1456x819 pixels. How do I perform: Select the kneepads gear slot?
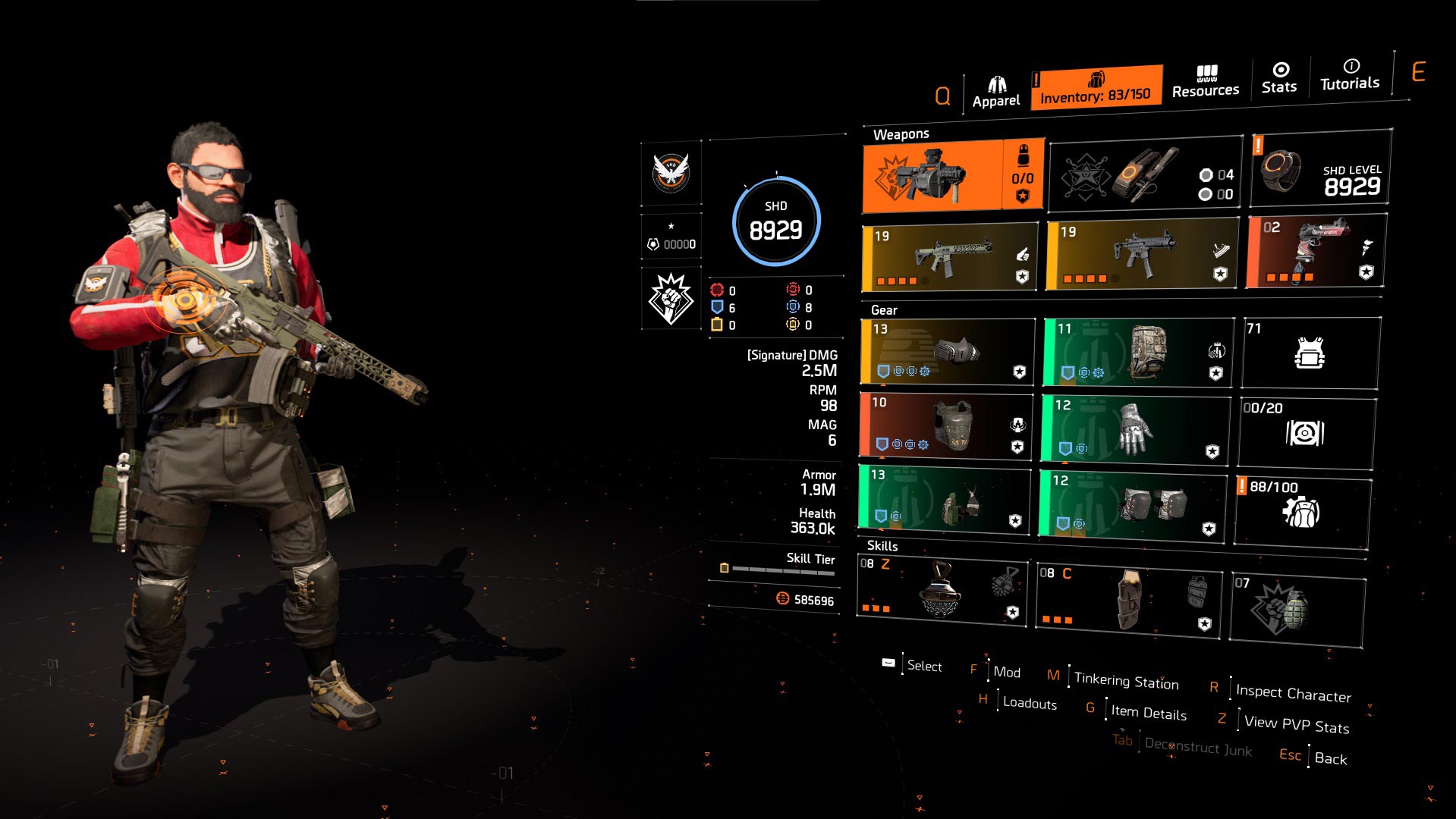point(1132,505)
